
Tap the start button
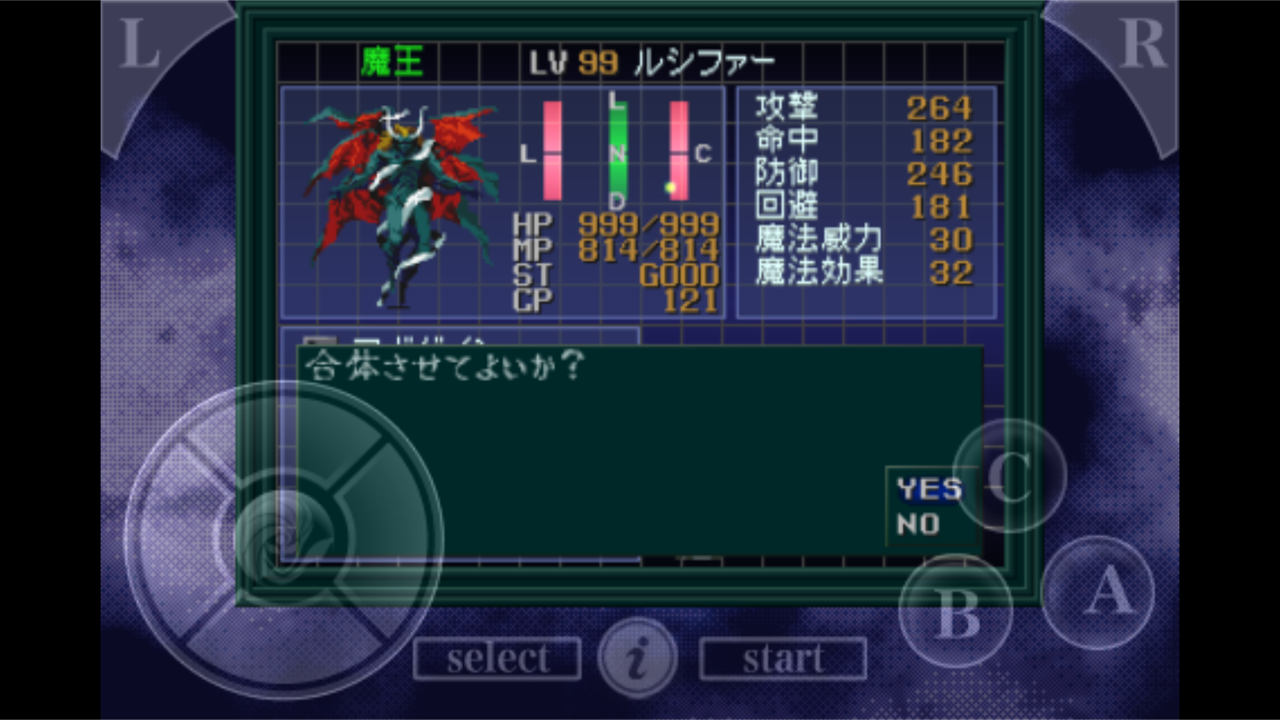tap(783, 657)
